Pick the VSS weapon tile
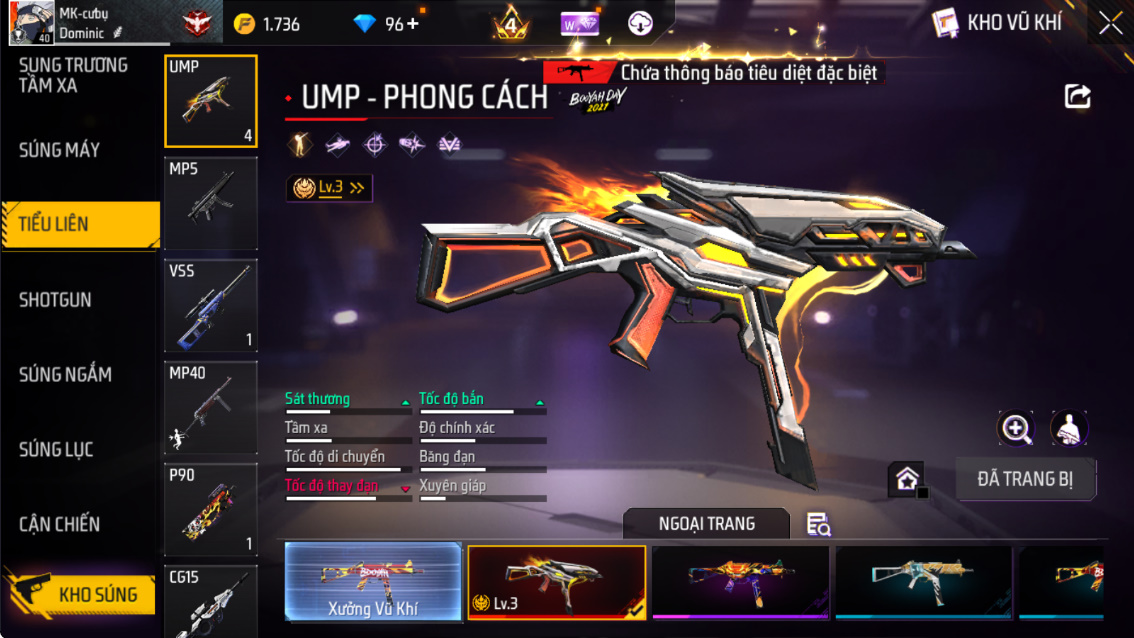 (211, 305)
